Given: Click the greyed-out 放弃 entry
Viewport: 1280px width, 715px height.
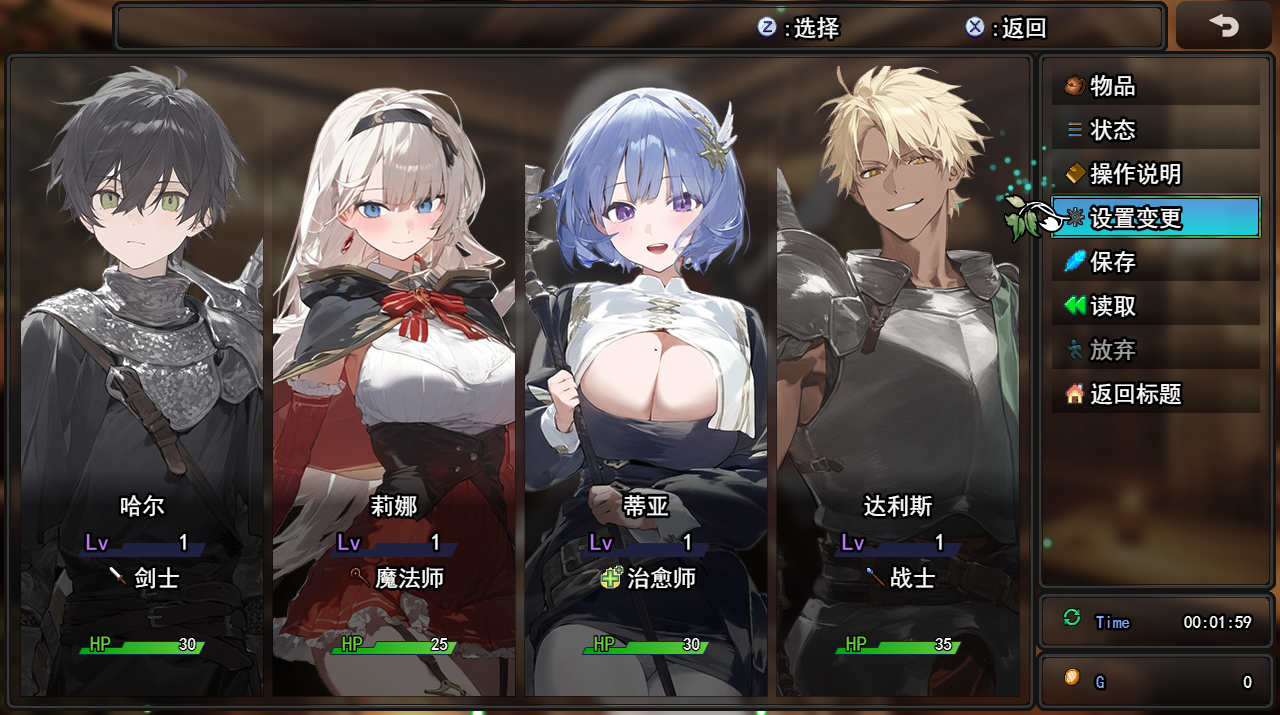Looking at the screenshot, I should tap(1155, 350).
